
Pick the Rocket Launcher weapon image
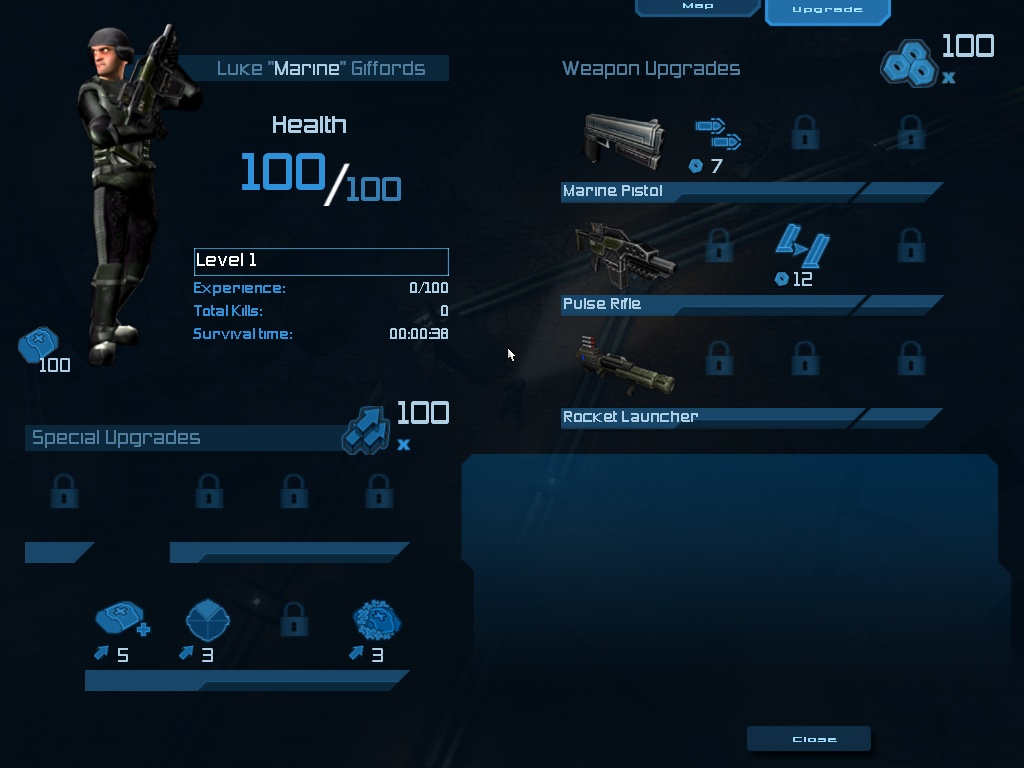click(x=624, y=367)
